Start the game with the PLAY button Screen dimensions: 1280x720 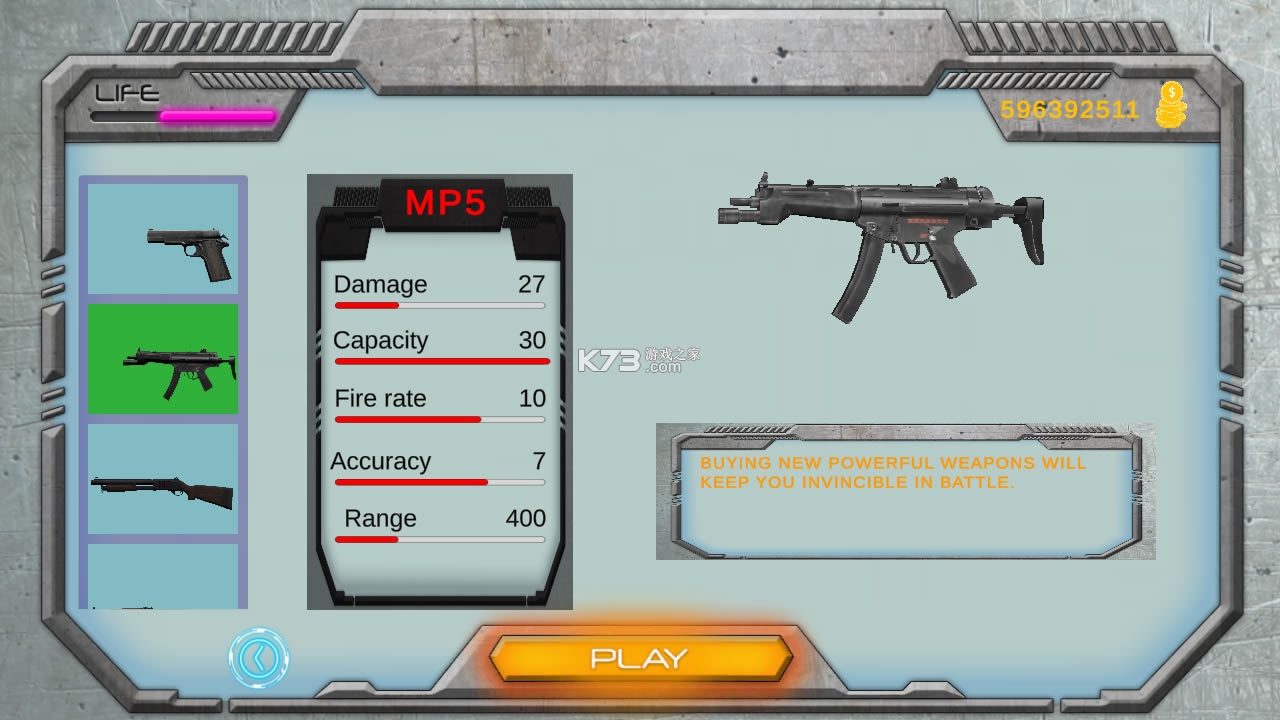click(640, 658)
